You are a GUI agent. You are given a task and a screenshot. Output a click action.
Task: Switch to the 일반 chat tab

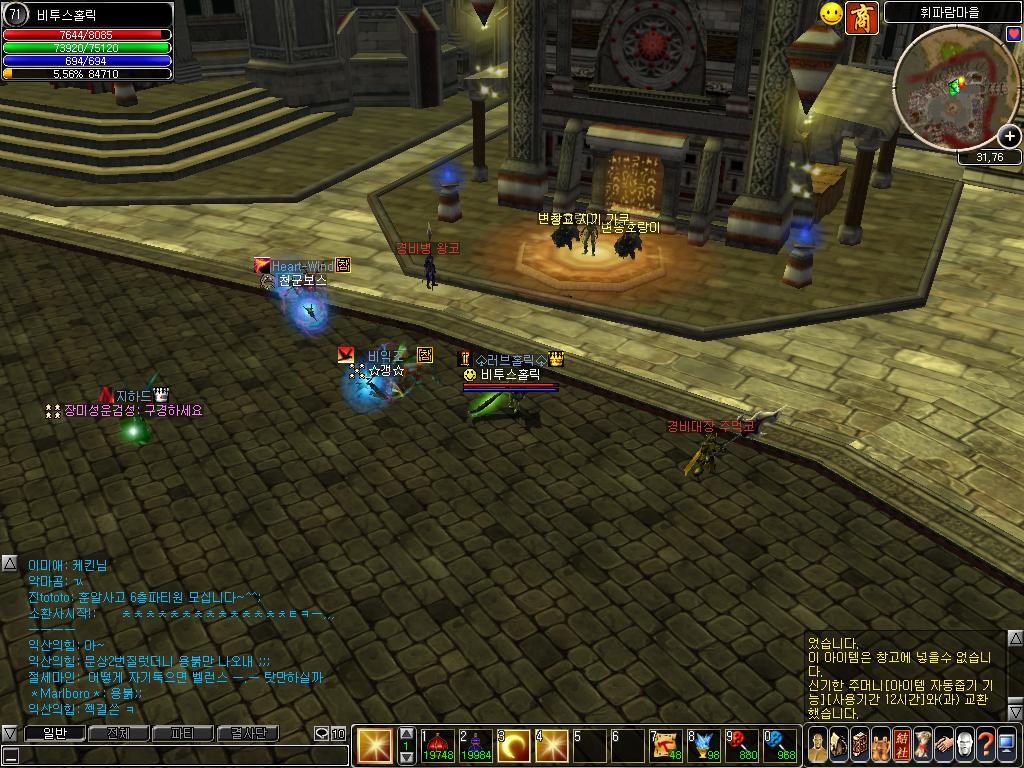click(53, 733)
